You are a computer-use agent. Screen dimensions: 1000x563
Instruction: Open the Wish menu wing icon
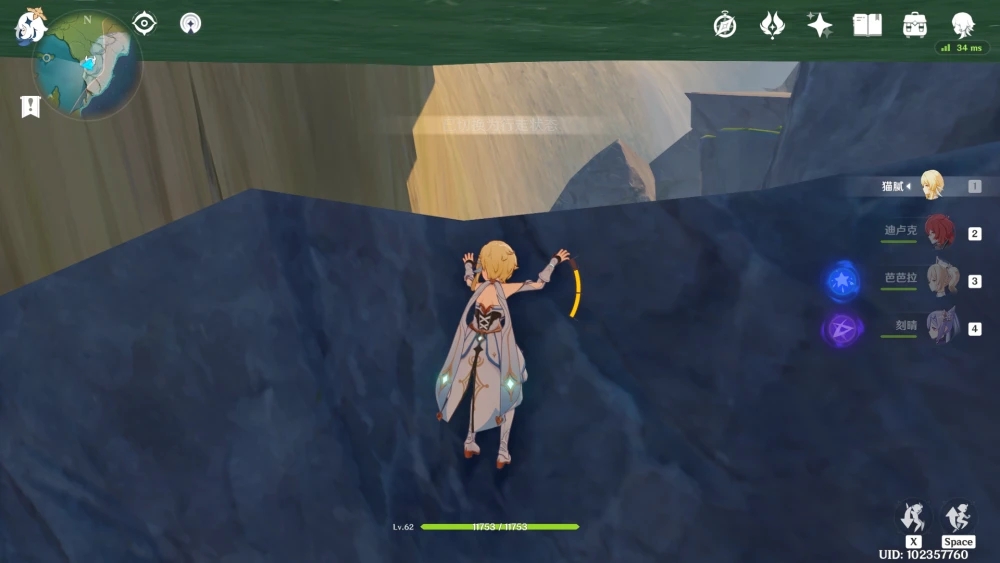point(772,25)
